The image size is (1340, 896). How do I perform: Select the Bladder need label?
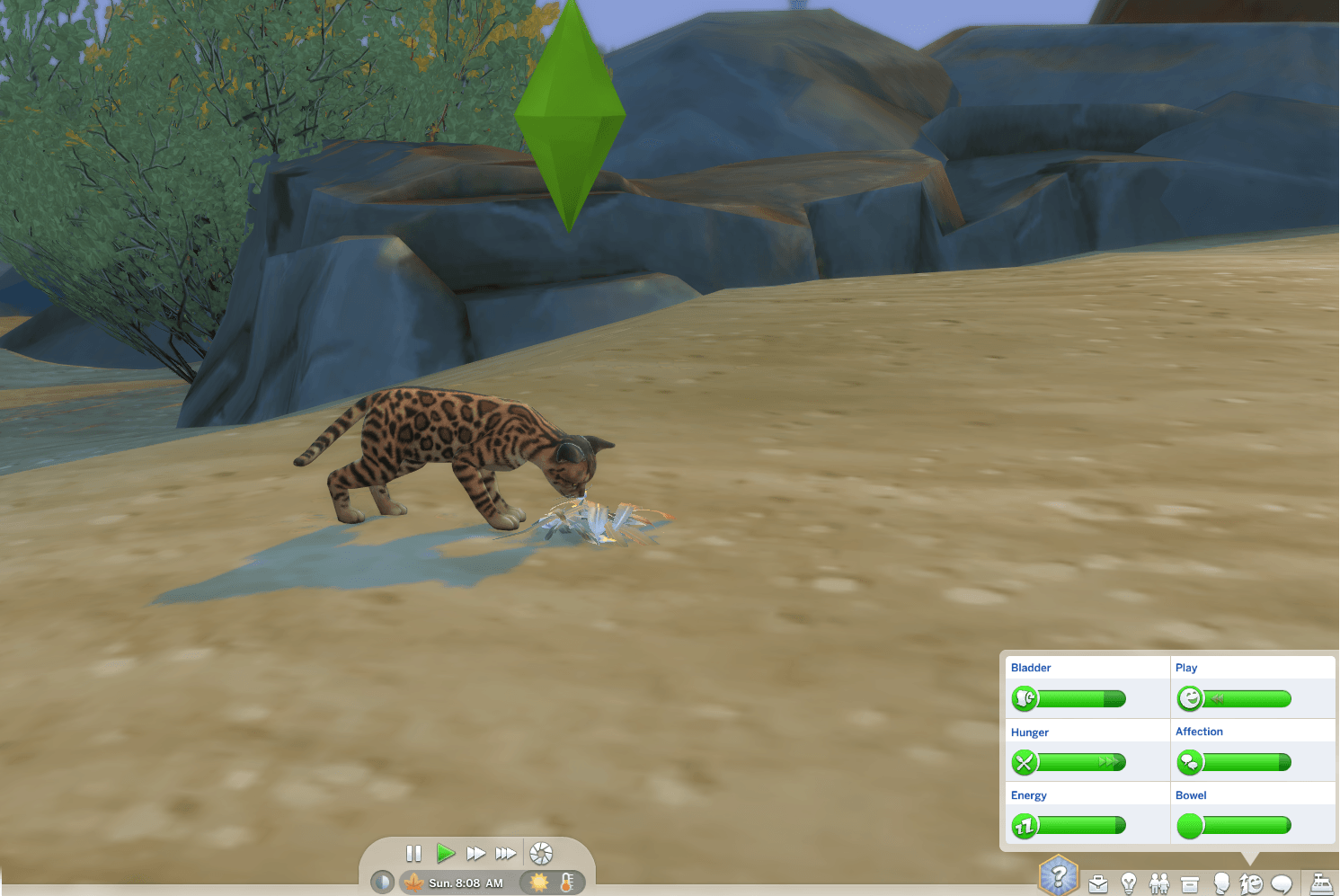[1031, 667]
